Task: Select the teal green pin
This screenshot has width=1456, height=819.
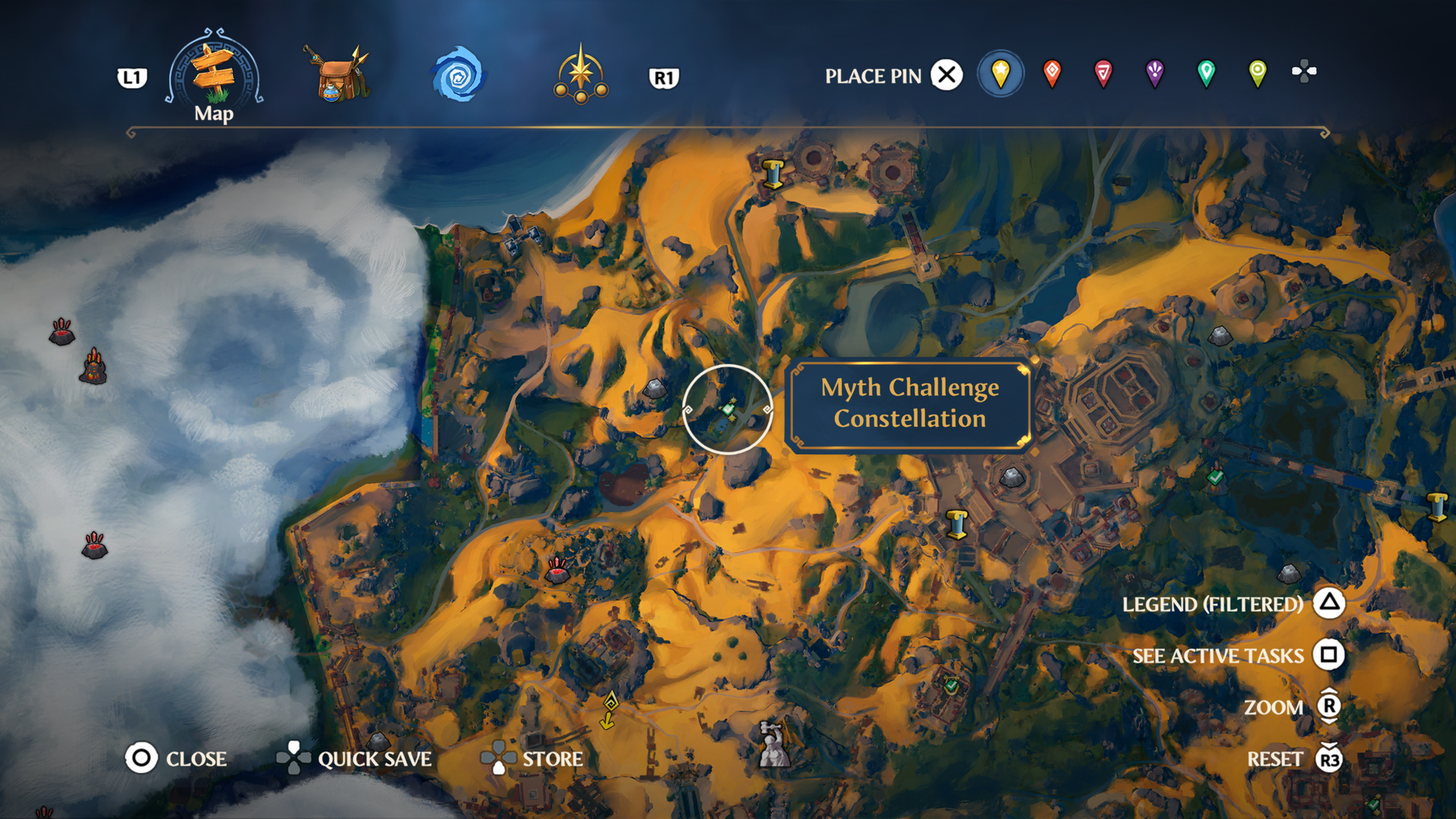Action: (1206, 74)
